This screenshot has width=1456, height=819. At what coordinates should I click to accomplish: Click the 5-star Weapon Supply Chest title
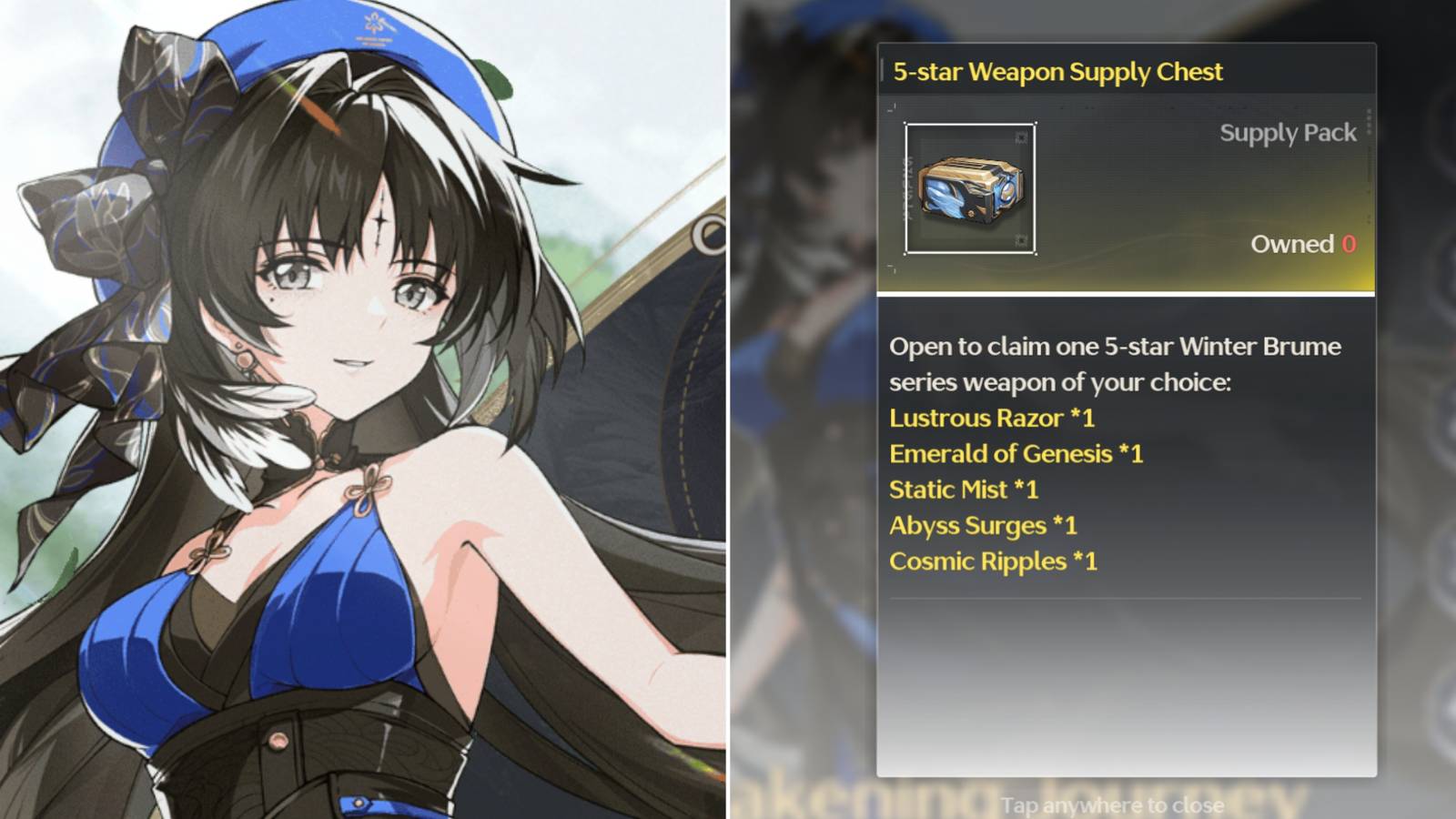tap(1057, 71)
